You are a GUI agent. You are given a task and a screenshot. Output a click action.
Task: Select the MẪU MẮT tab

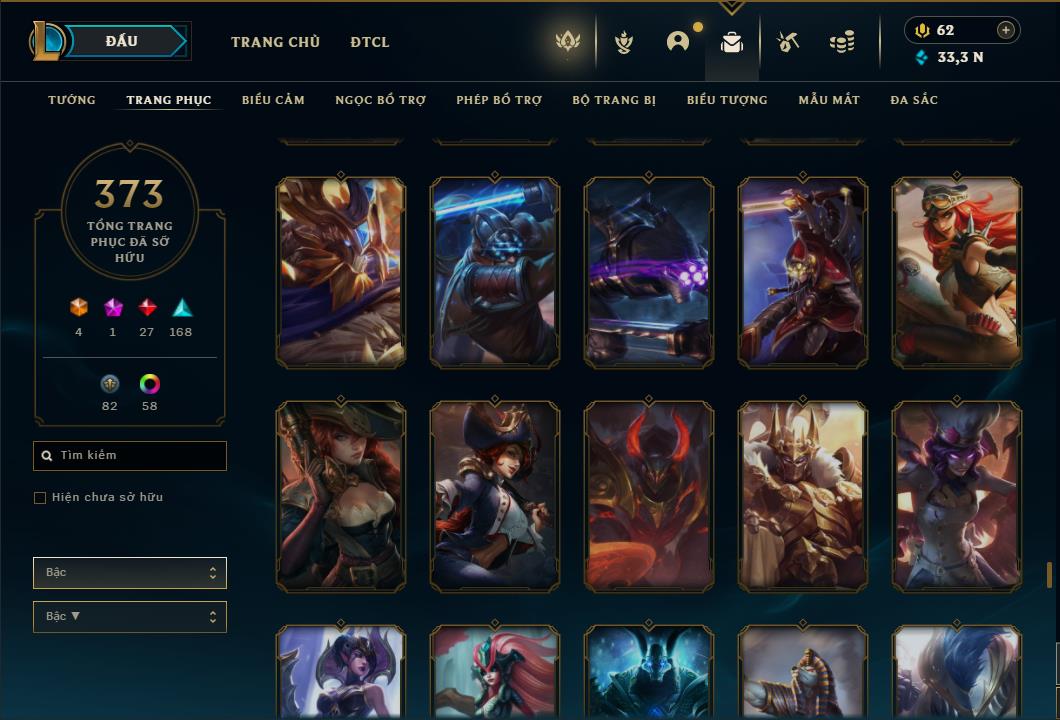829,100
